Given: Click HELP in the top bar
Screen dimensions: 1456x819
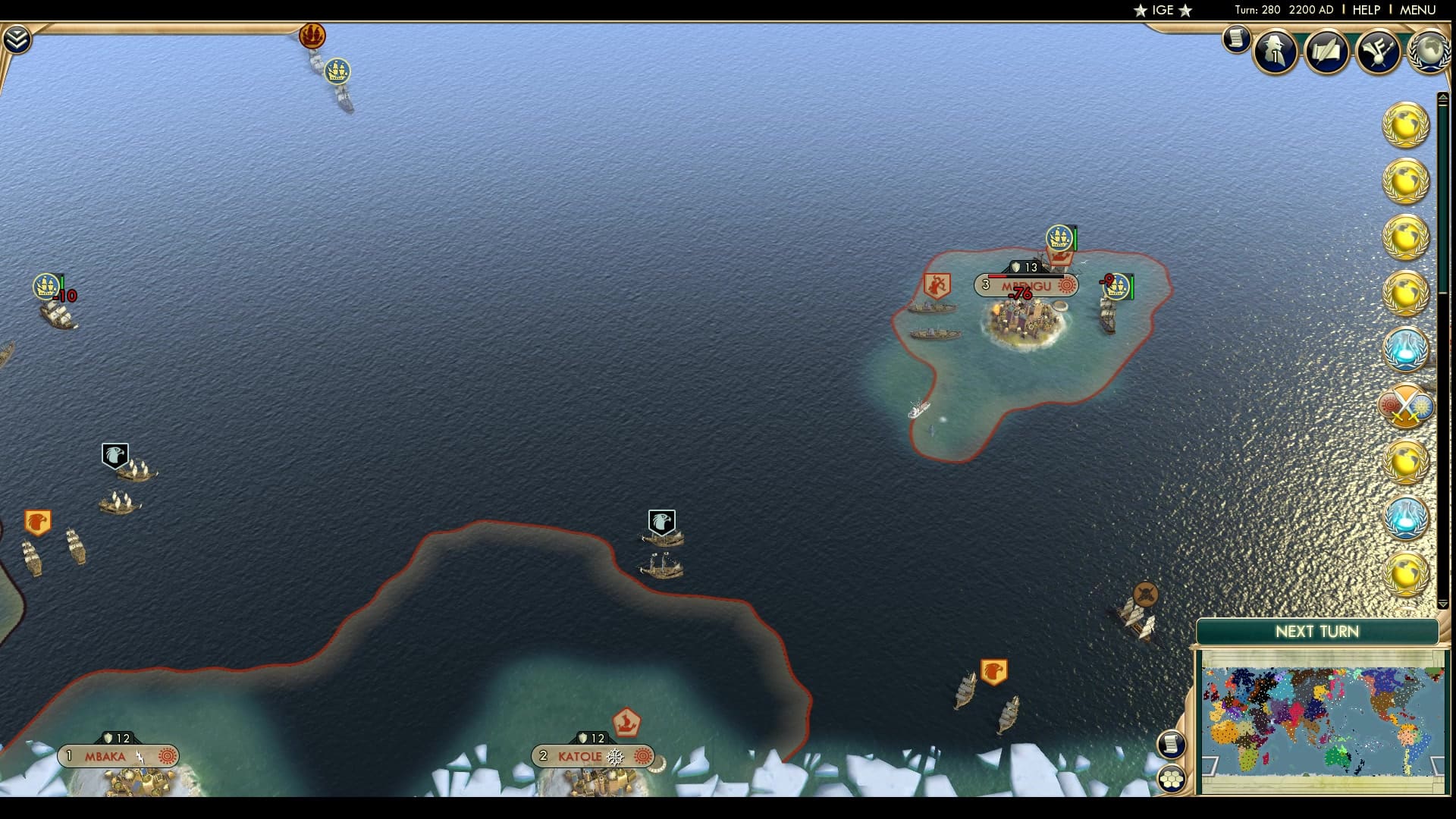Looking at the screenshot, I should coord(1365,10).
